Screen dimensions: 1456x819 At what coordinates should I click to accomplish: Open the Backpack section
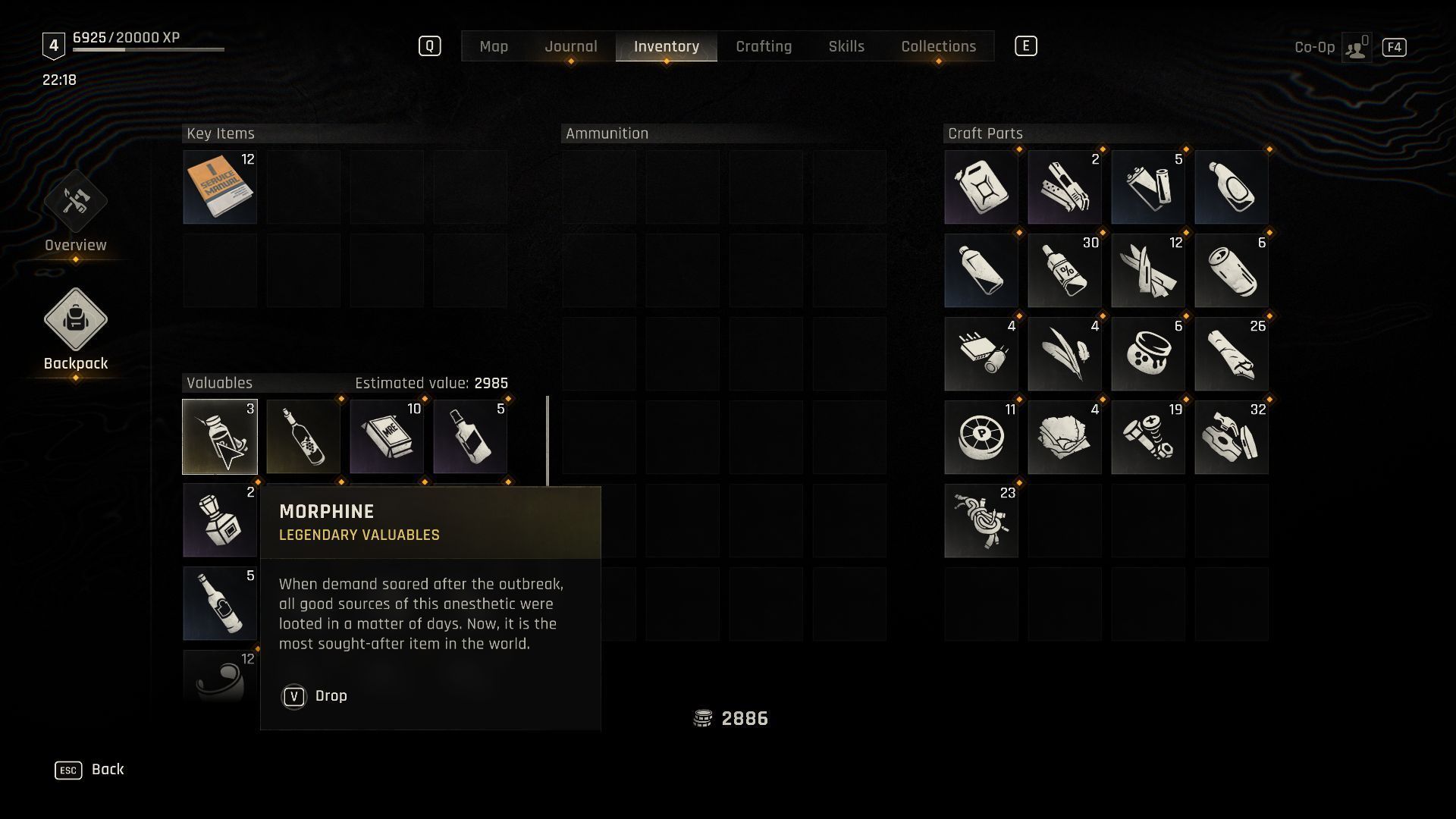click(x=75, y=330)
